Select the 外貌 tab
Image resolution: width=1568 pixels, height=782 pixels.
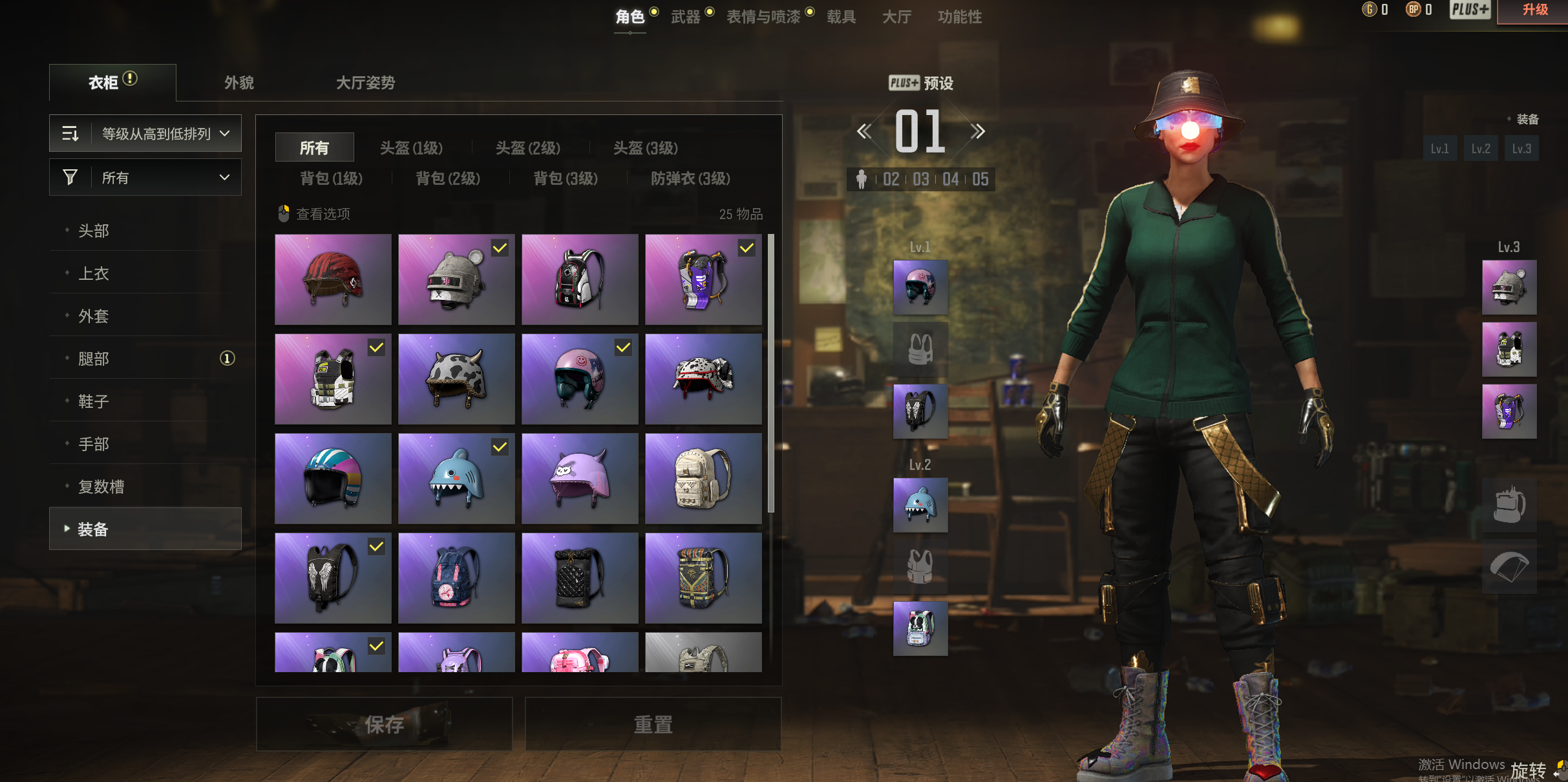tap(238, 83)
